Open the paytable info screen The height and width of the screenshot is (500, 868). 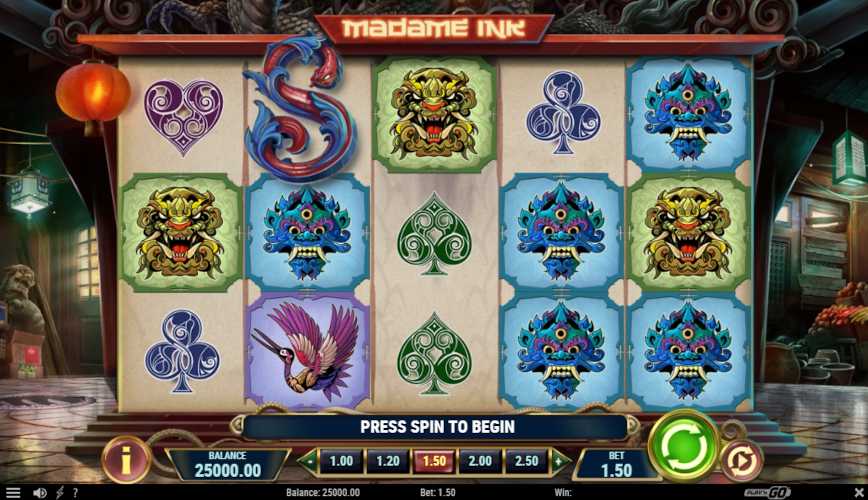pos(126,462)
